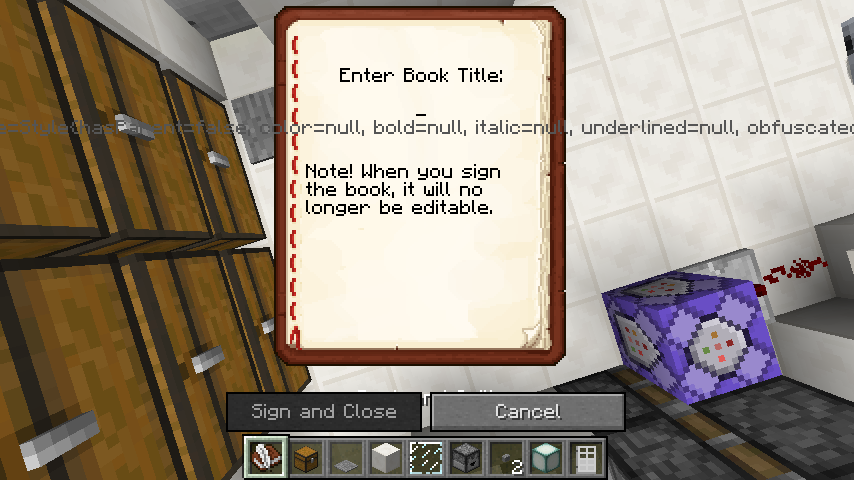Select the stone pressure plate slot
Viewport: 854px width, 480px height.
tap(345, 459)
